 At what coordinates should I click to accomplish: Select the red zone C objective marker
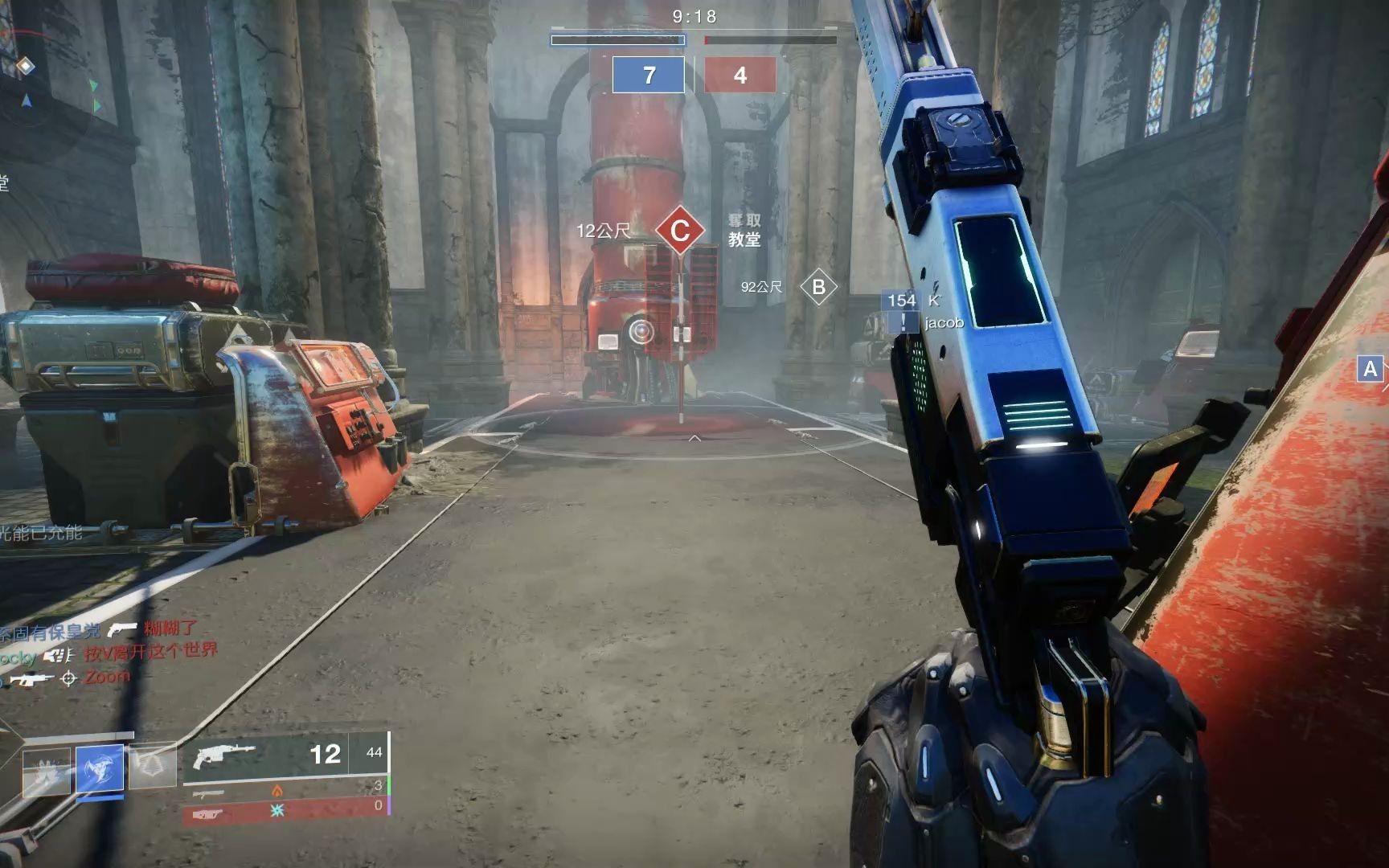click(x=680, y=231)
